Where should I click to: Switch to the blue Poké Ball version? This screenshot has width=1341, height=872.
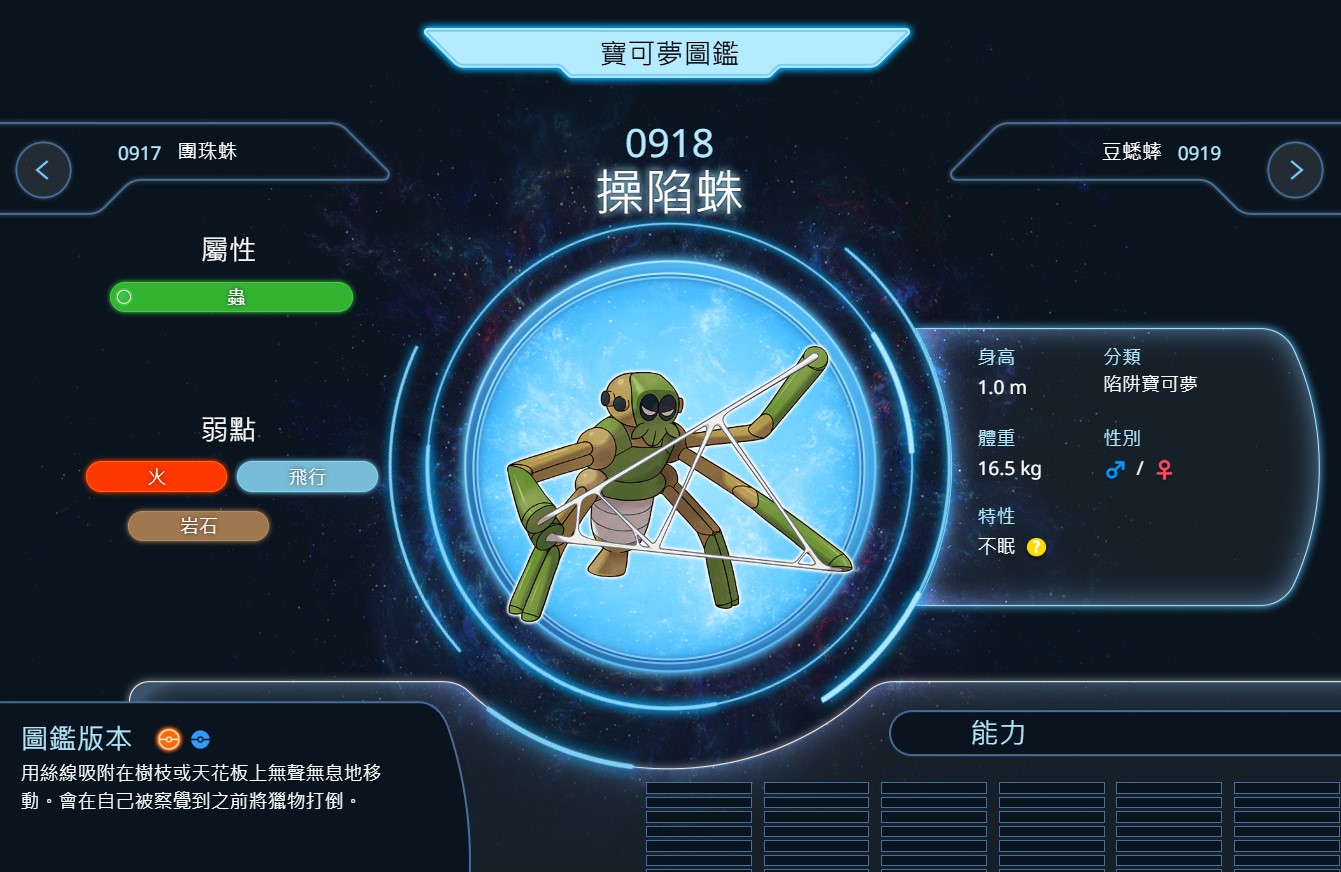click(x=200, y=740)
